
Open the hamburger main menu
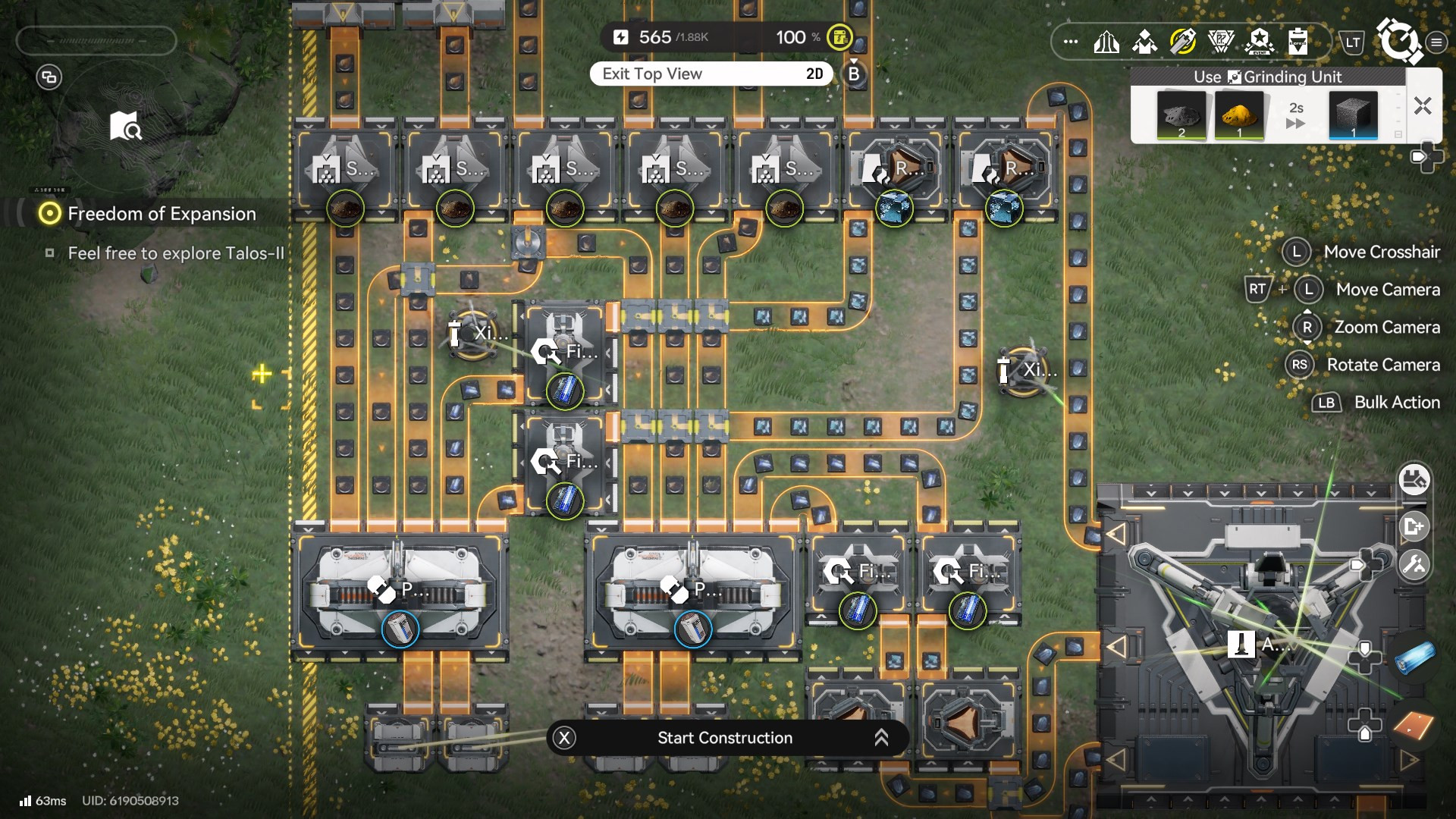(x=1436, y=42)
